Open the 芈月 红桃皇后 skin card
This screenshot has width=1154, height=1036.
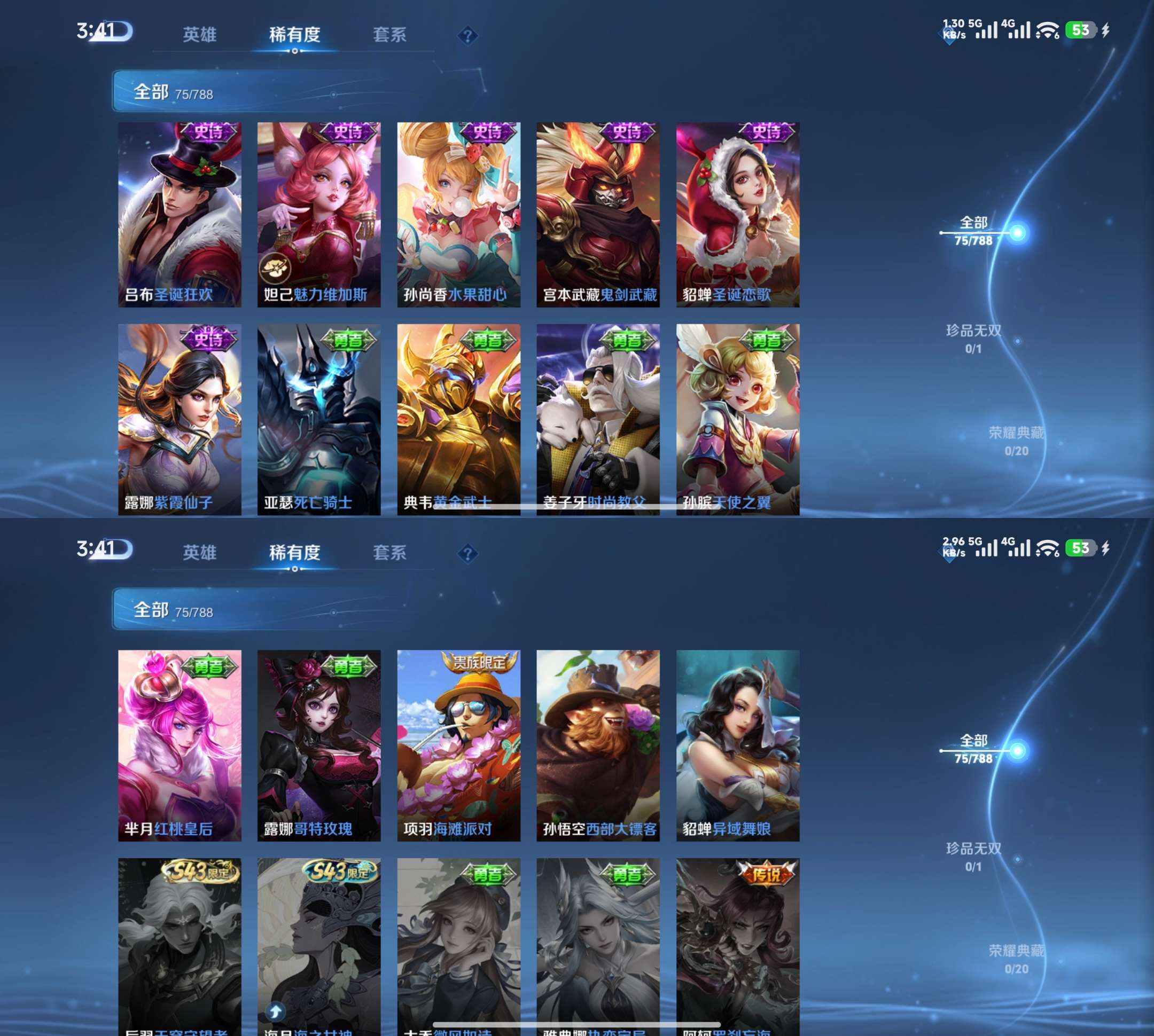(180, 745)
